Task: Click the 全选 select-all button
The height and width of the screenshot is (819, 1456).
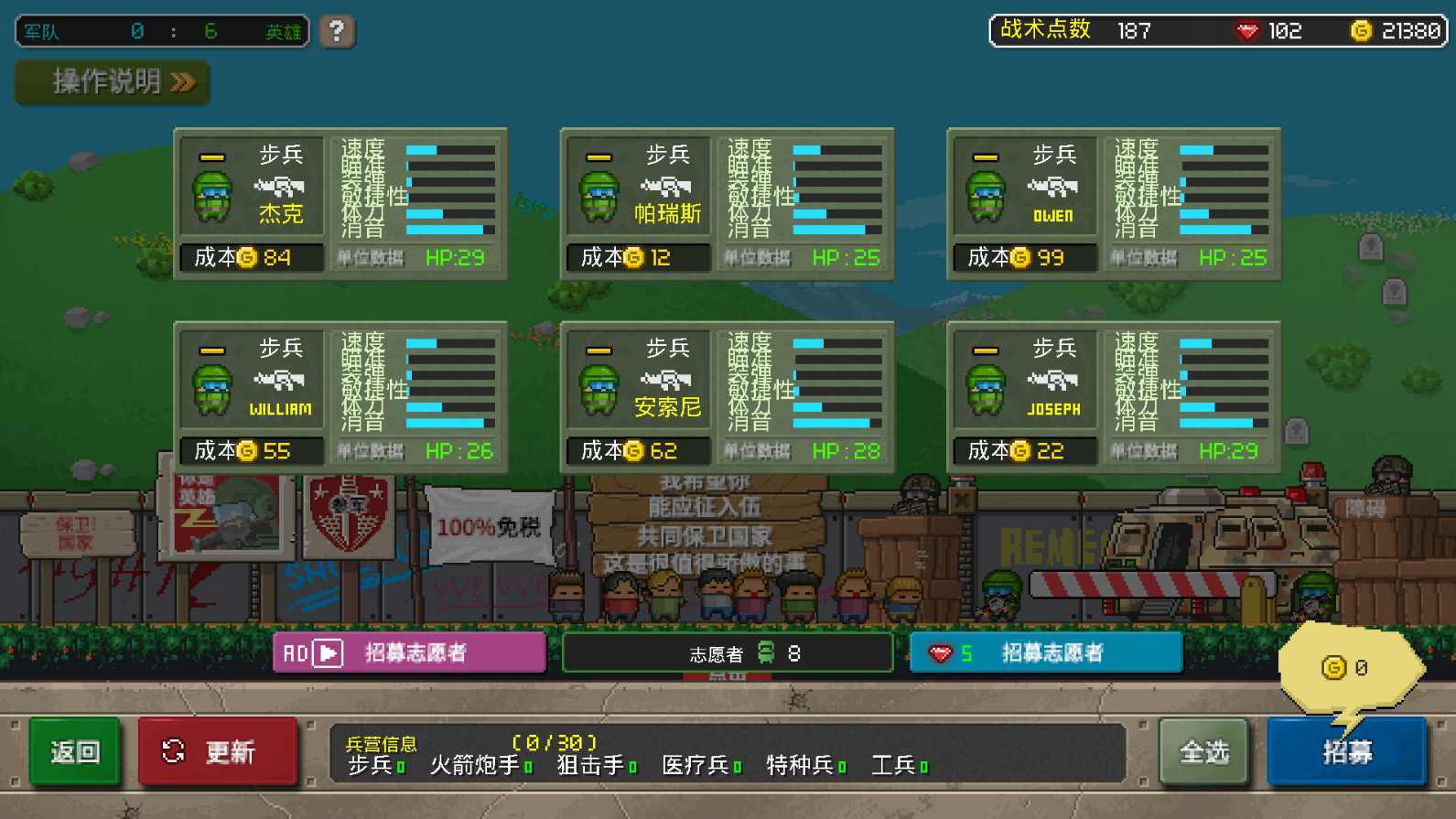Action: pos(1203,750)
